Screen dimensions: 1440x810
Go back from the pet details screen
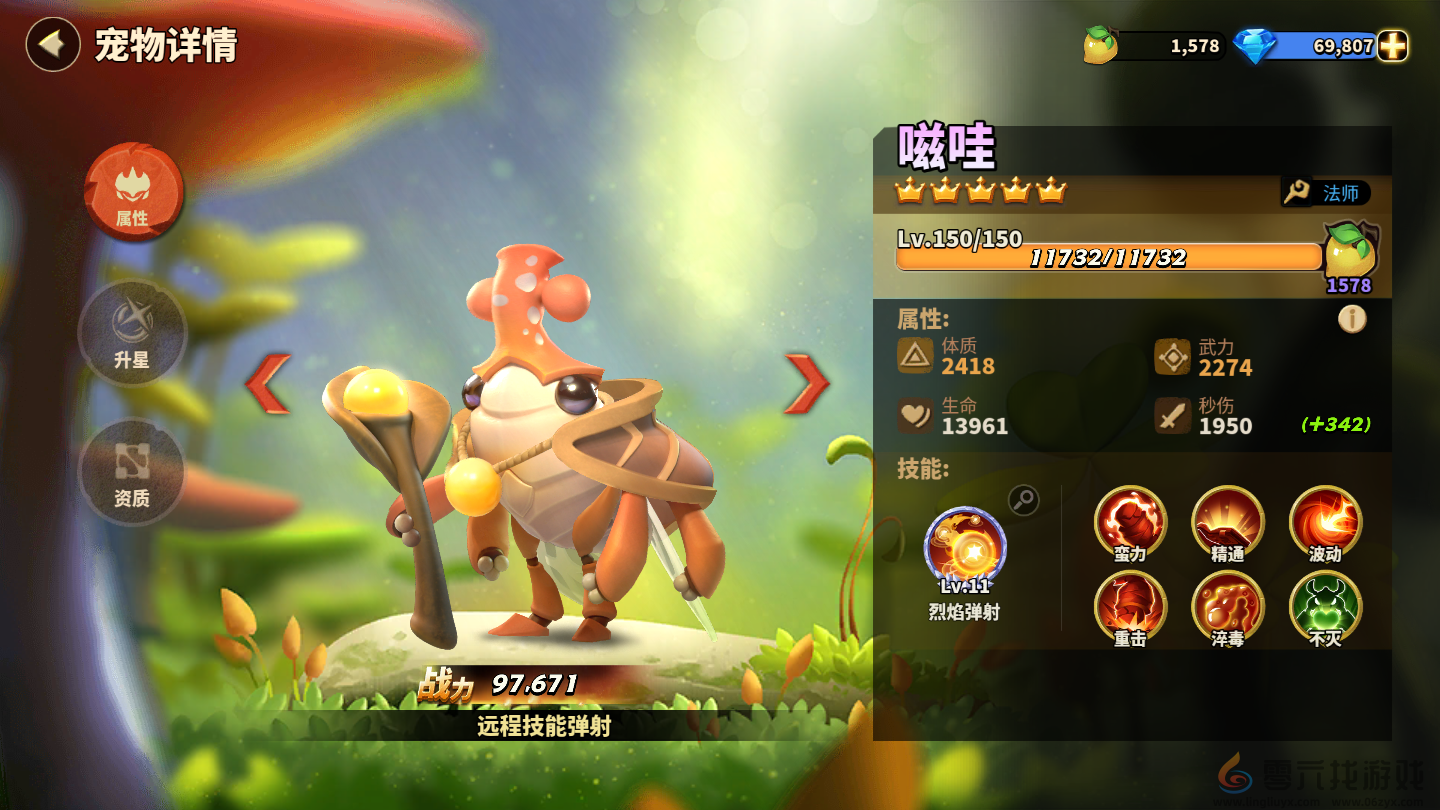(53, 45)
